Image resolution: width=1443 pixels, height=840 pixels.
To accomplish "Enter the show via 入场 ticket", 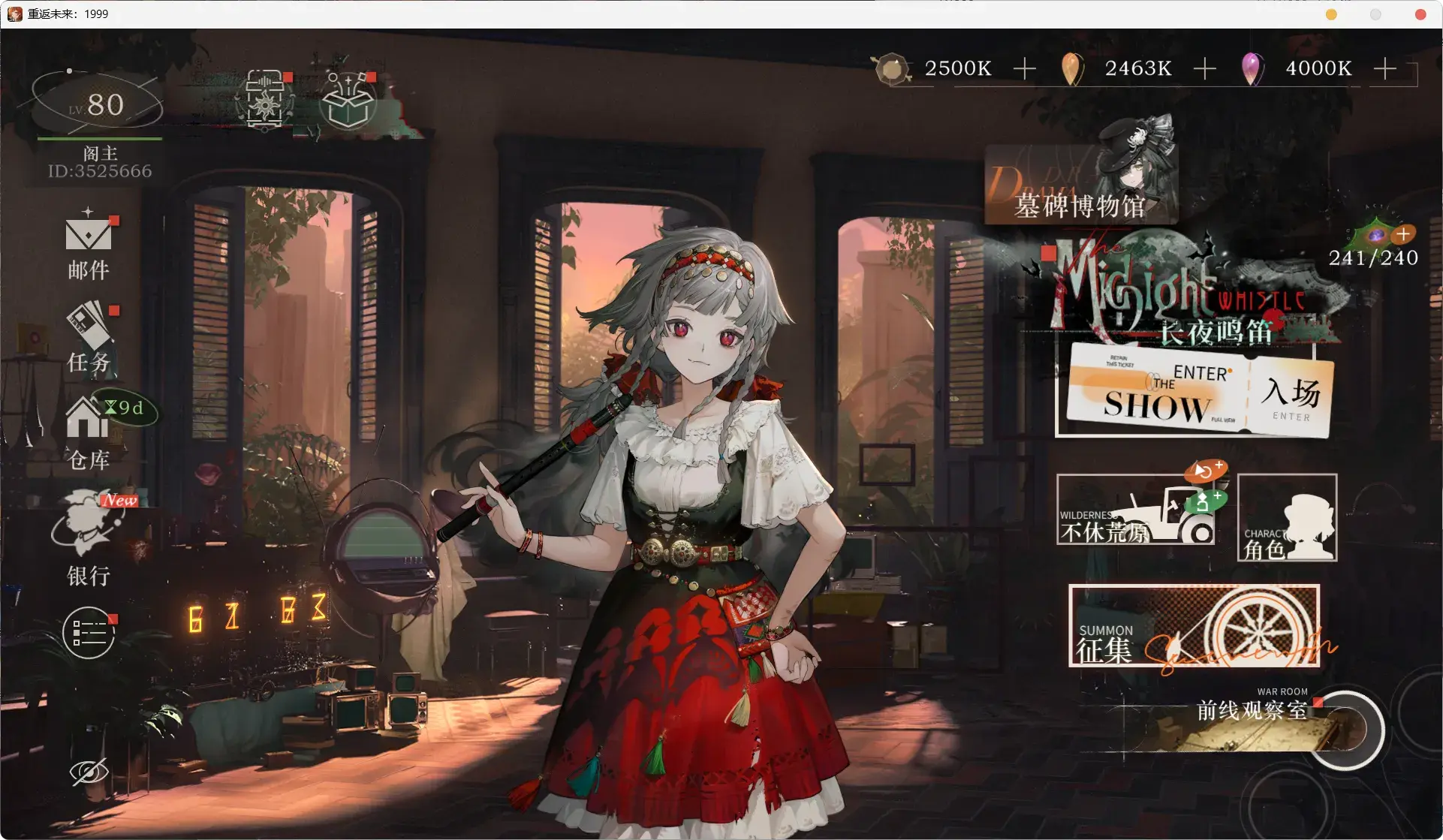I will [1289, 398].
